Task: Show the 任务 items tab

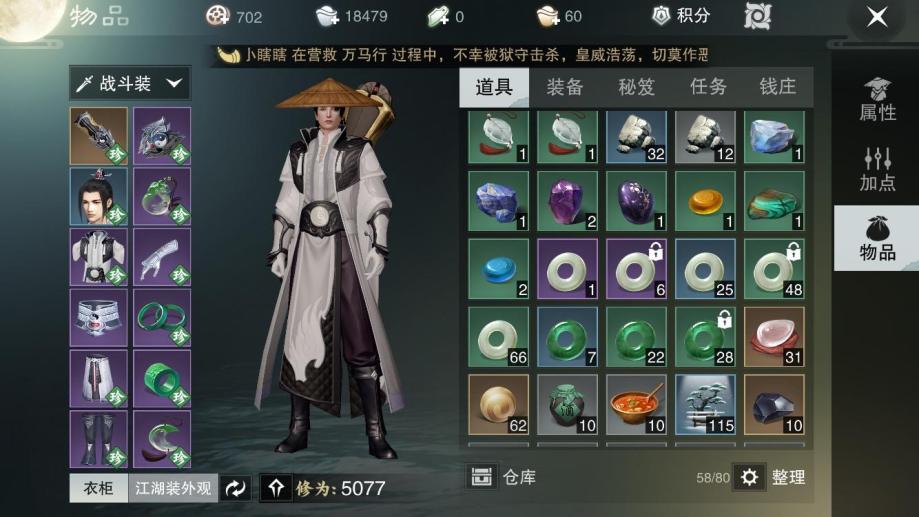Action: click(708, 87)
